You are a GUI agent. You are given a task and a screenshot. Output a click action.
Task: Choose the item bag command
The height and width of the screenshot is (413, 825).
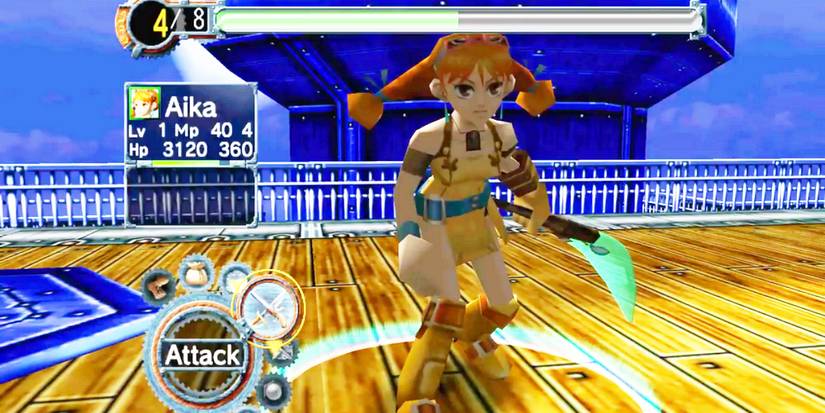196,272
